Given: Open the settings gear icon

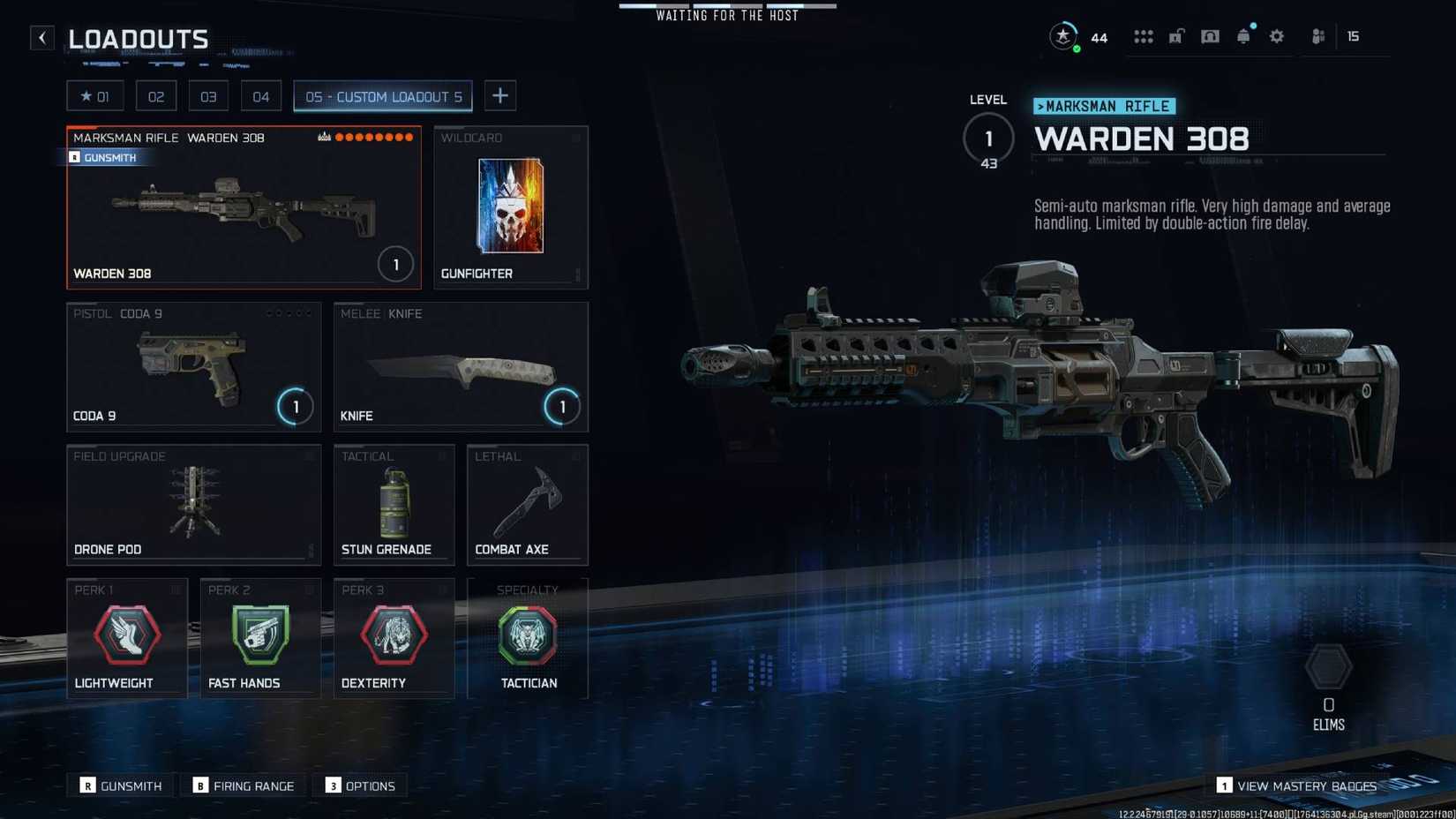Looking at the screenshot, I should [1276, 36].
